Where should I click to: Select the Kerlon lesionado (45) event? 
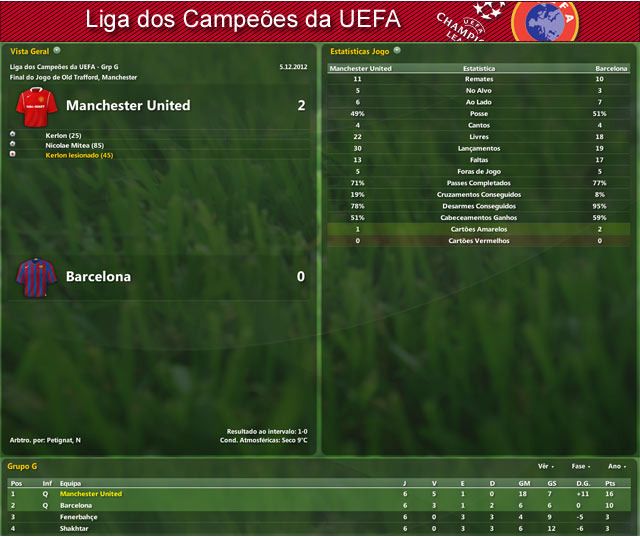(x=79, y=155)
